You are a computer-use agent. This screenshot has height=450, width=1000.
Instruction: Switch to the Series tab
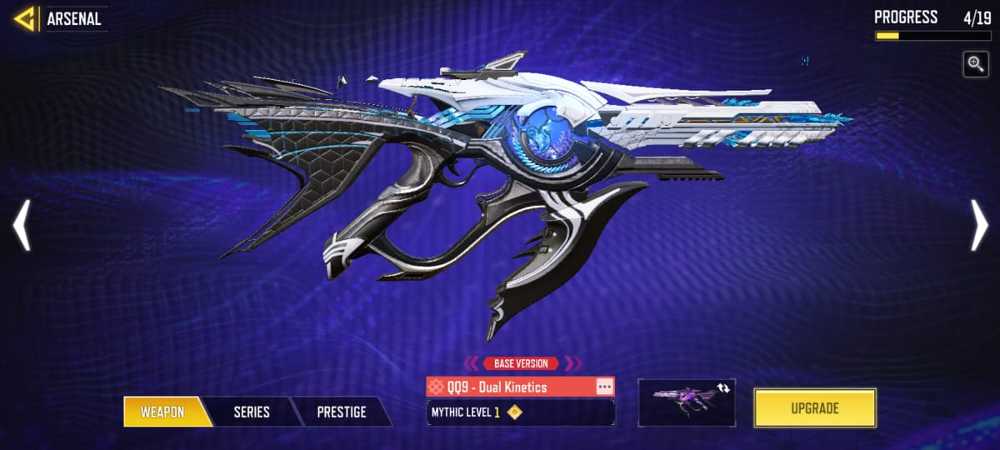click(251, 412)
